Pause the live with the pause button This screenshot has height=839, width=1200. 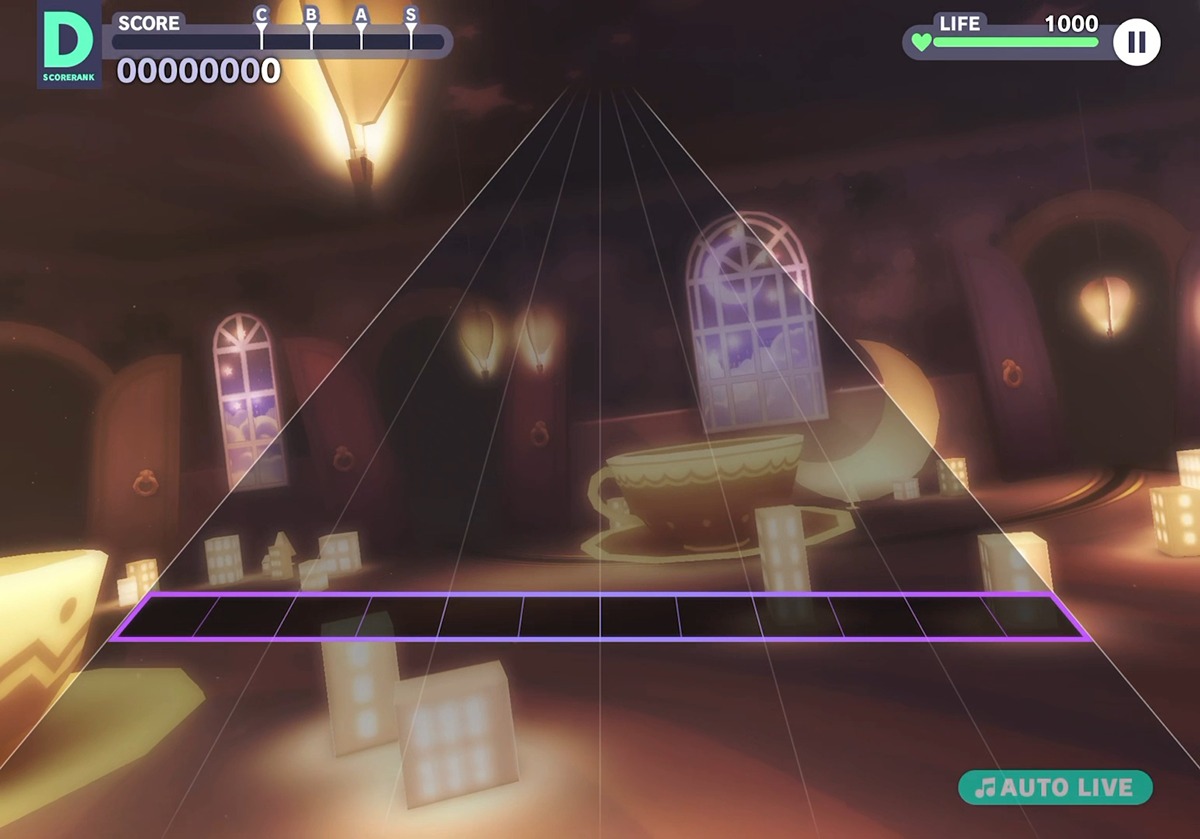[x=1136, y=42]
